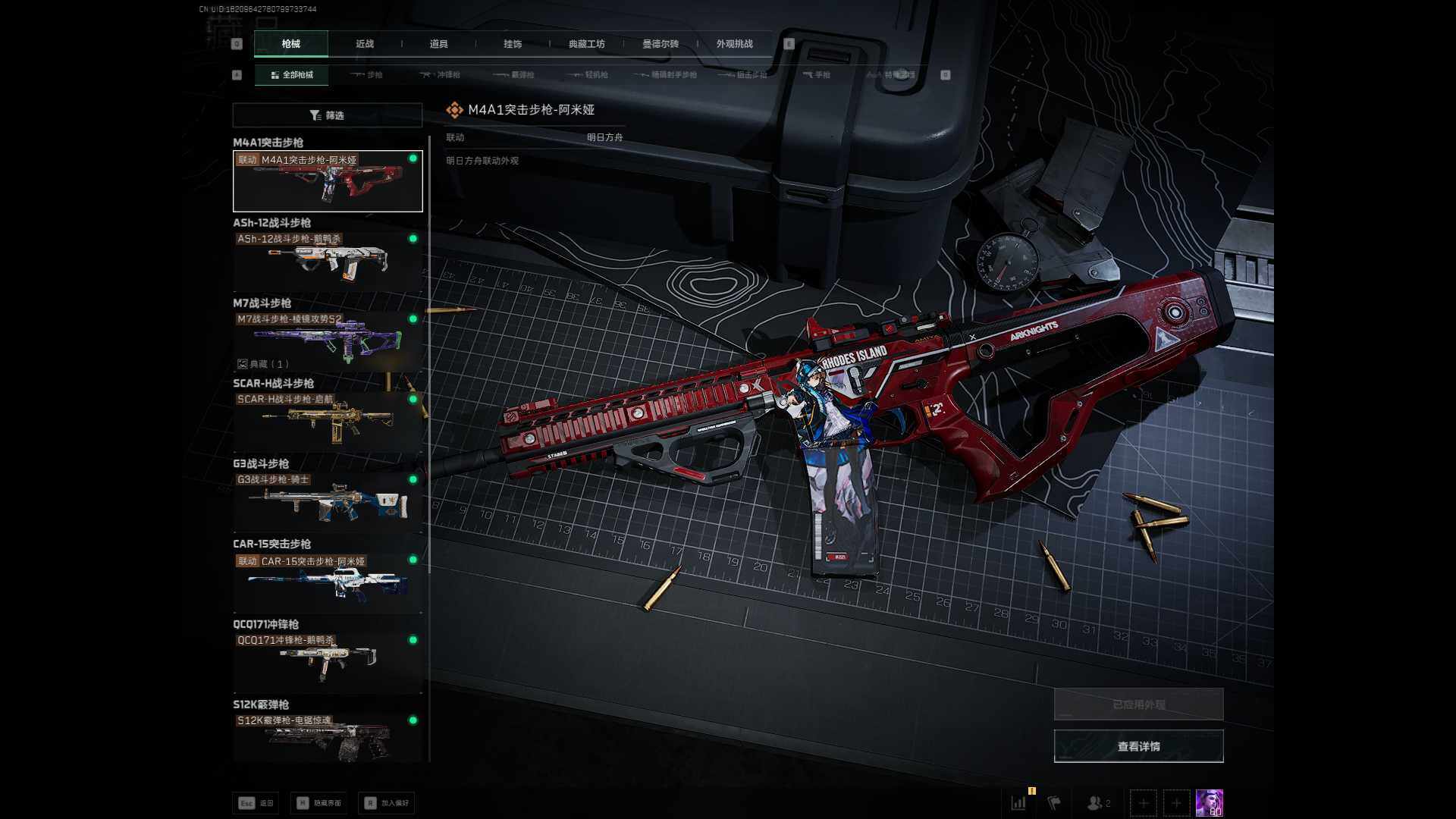Screen dimensions: 1456x819
Task: Go to the 典藏工坊 tab
Action: click(586, 44)
